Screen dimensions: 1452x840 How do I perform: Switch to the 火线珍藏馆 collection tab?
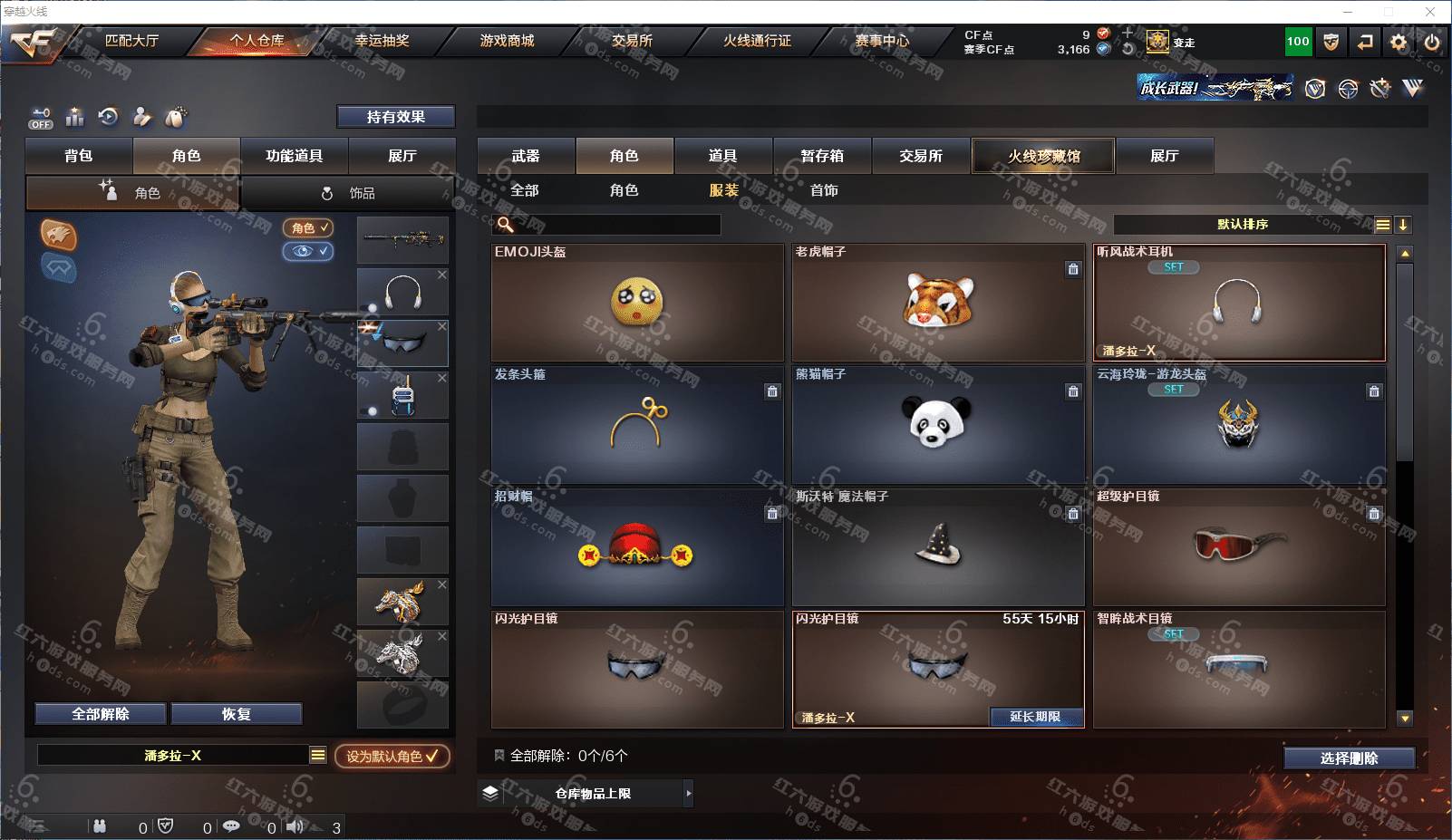(1043, 156)
